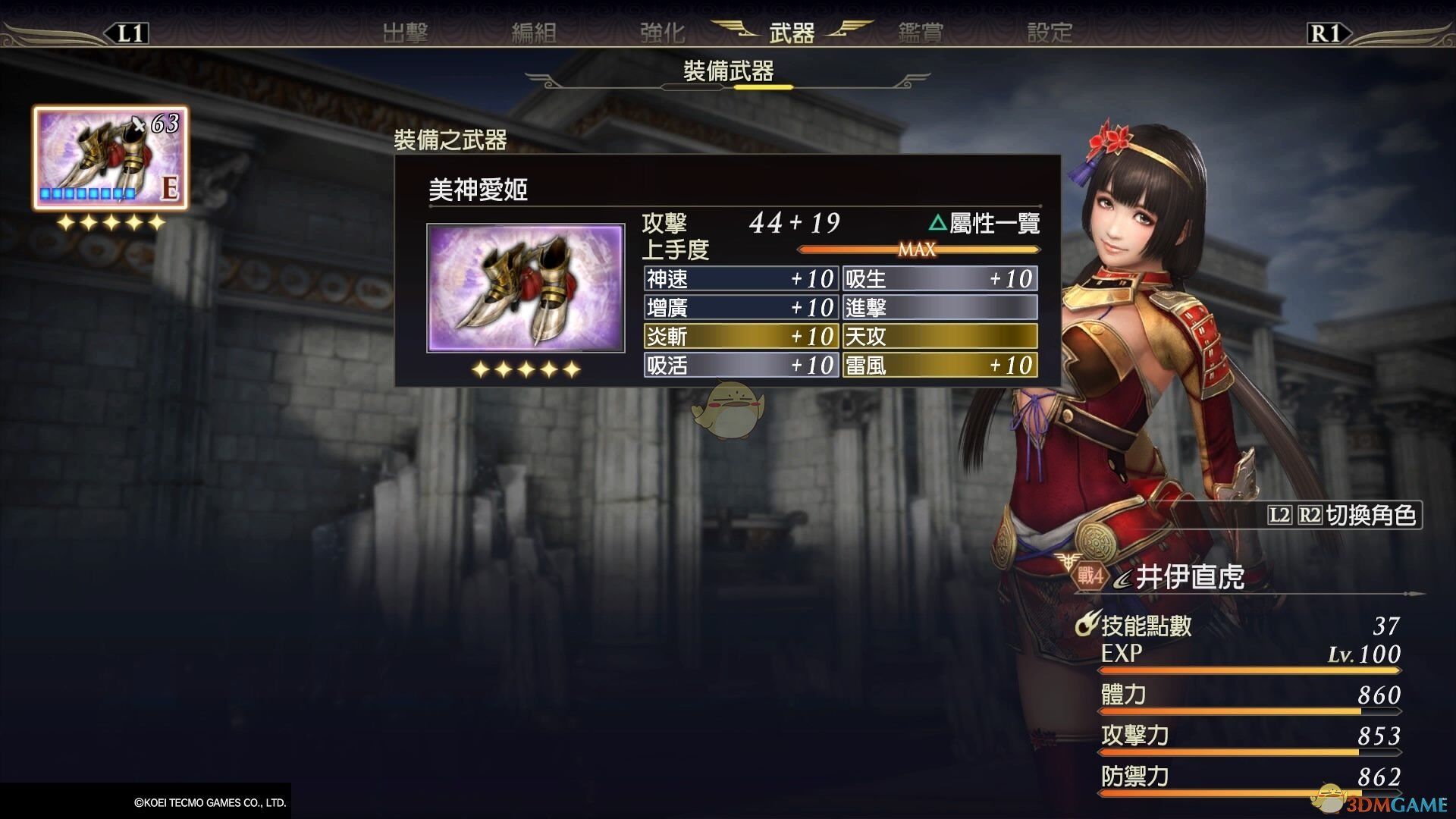Open the 編組 tab

coord(533,33)
